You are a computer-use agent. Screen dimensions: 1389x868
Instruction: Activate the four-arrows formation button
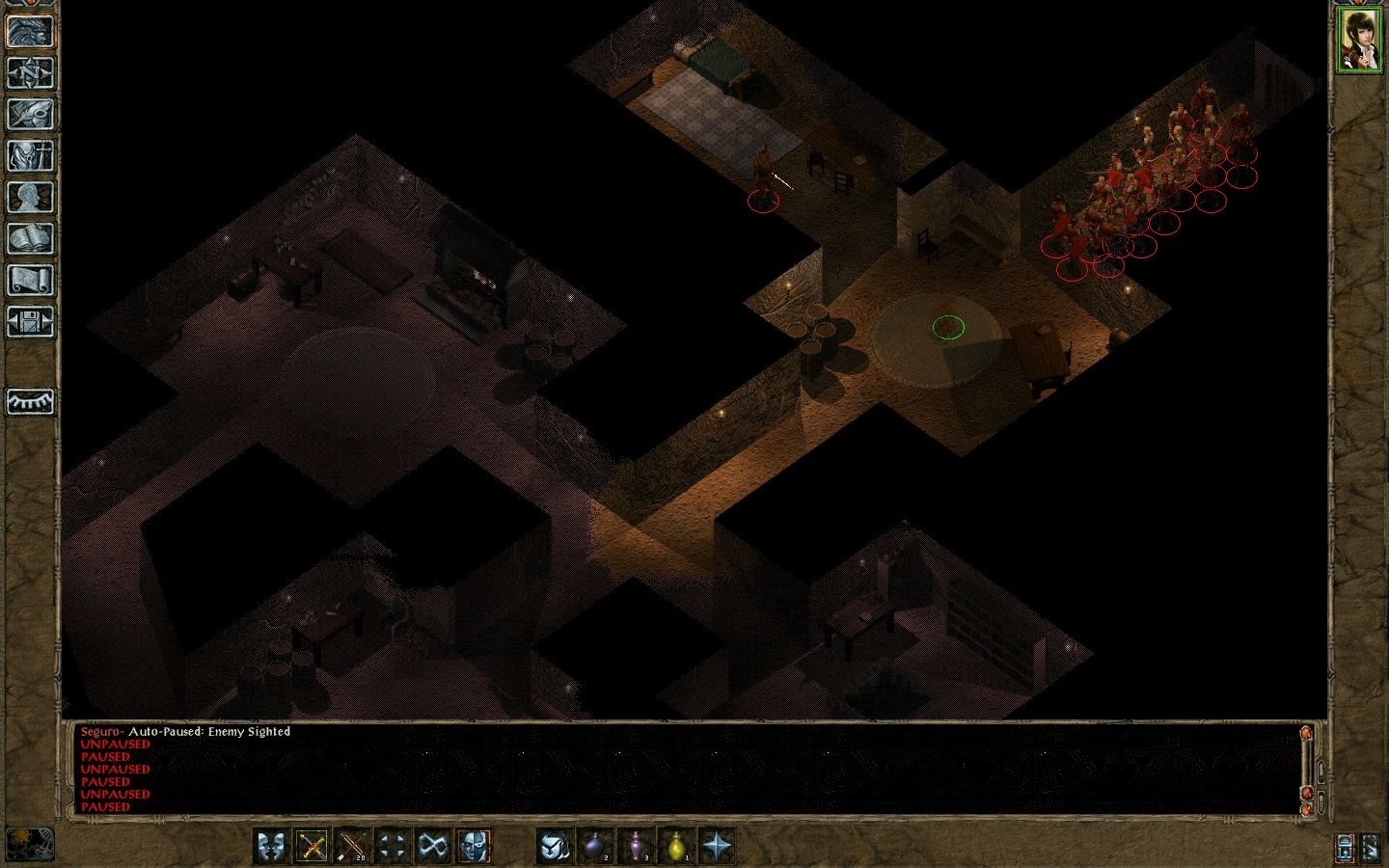pos(393,846)
